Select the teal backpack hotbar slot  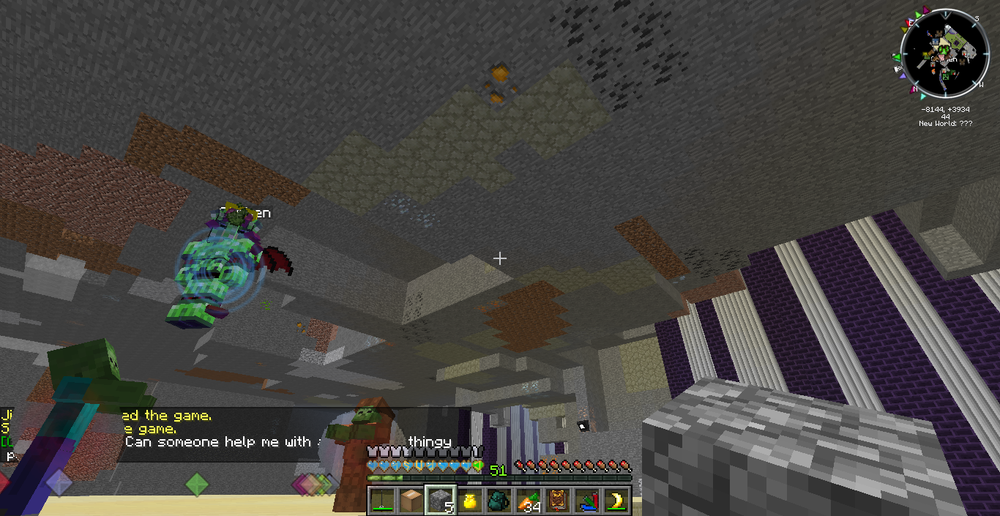click(x=499, y=500)
